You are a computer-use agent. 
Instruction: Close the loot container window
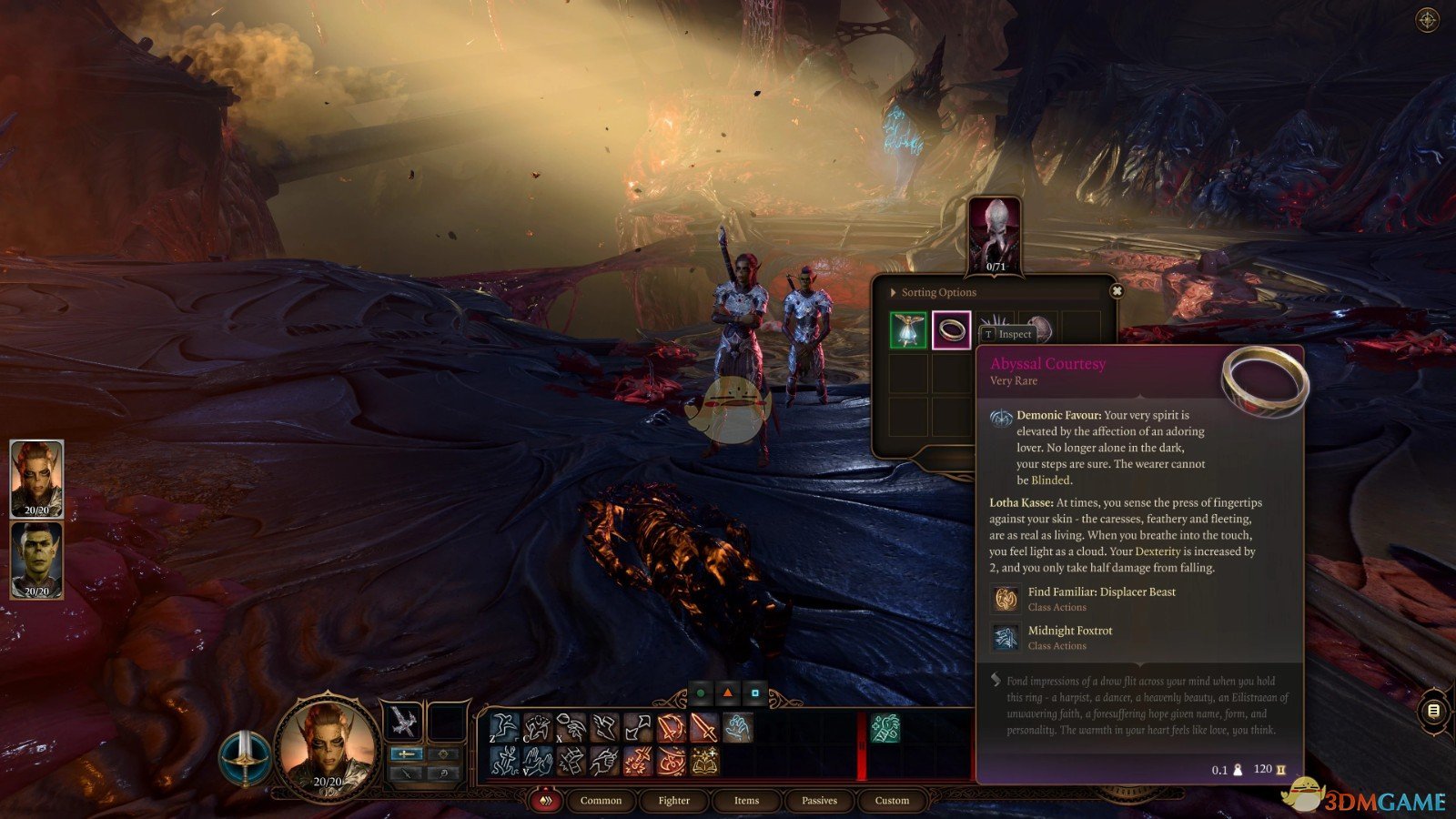tap(1117, 291)
